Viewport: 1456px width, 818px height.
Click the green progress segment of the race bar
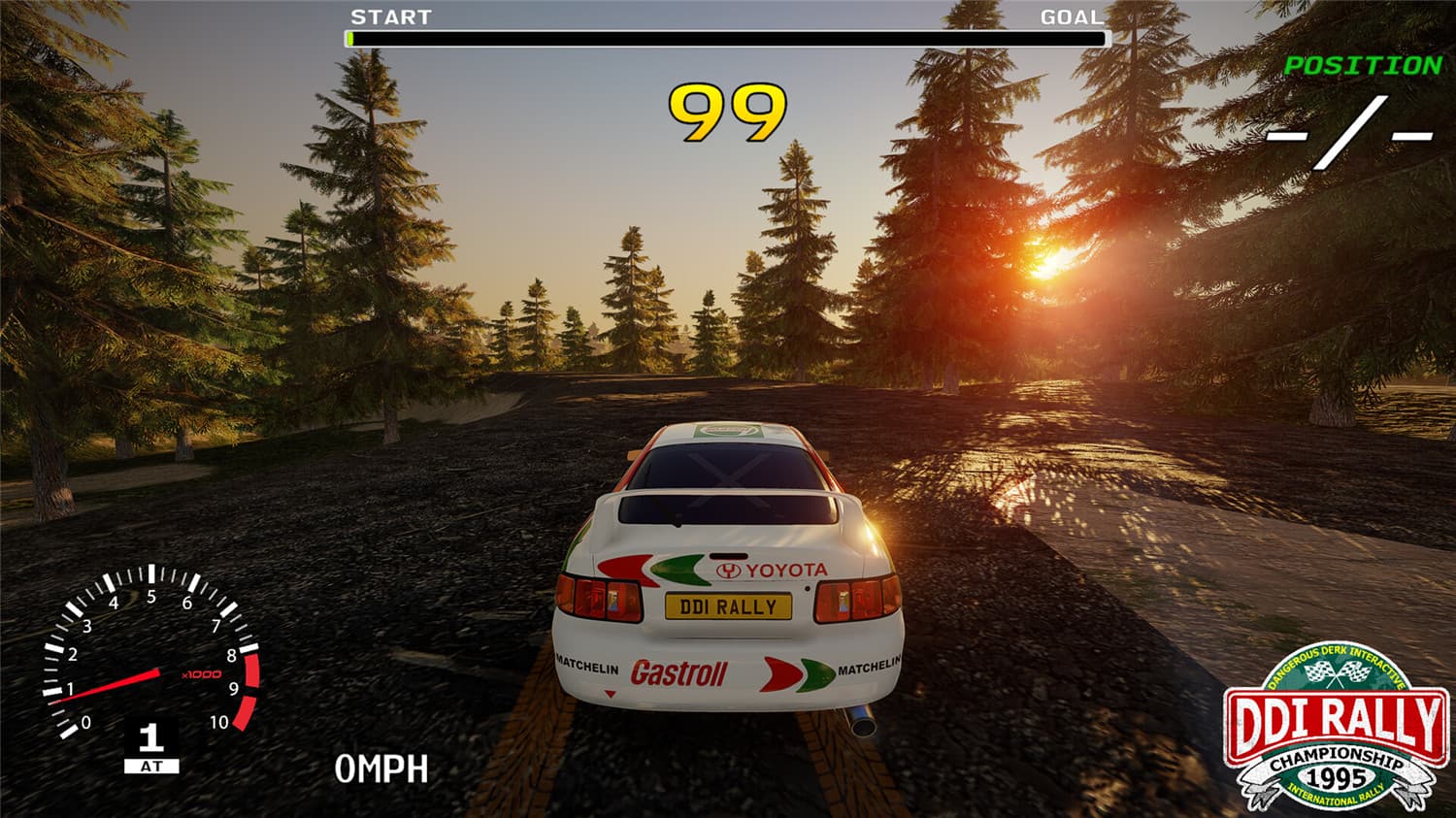coord(349,39)
